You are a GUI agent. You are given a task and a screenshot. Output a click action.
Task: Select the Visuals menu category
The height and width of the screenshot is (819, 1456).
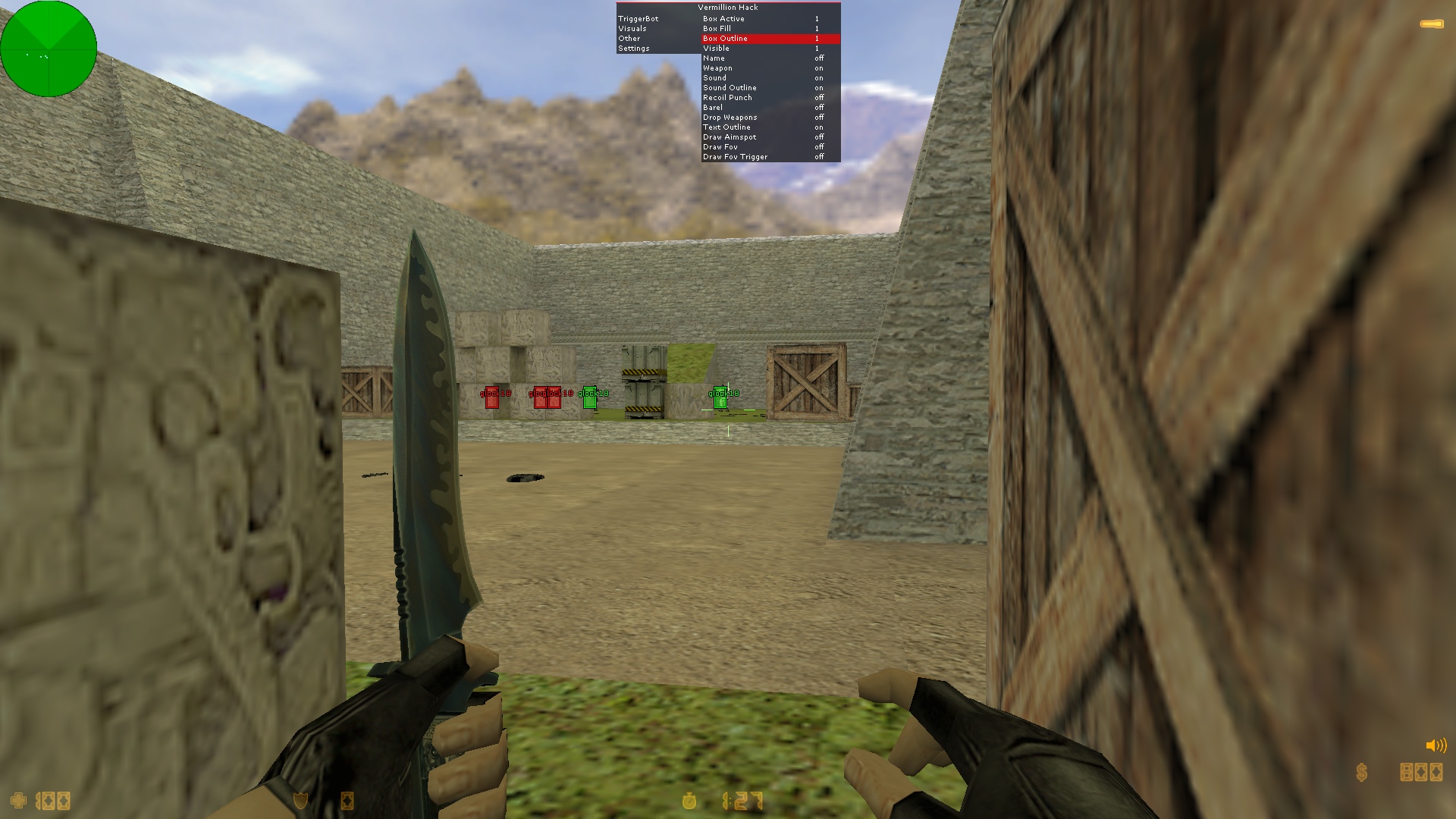(632, 29)
